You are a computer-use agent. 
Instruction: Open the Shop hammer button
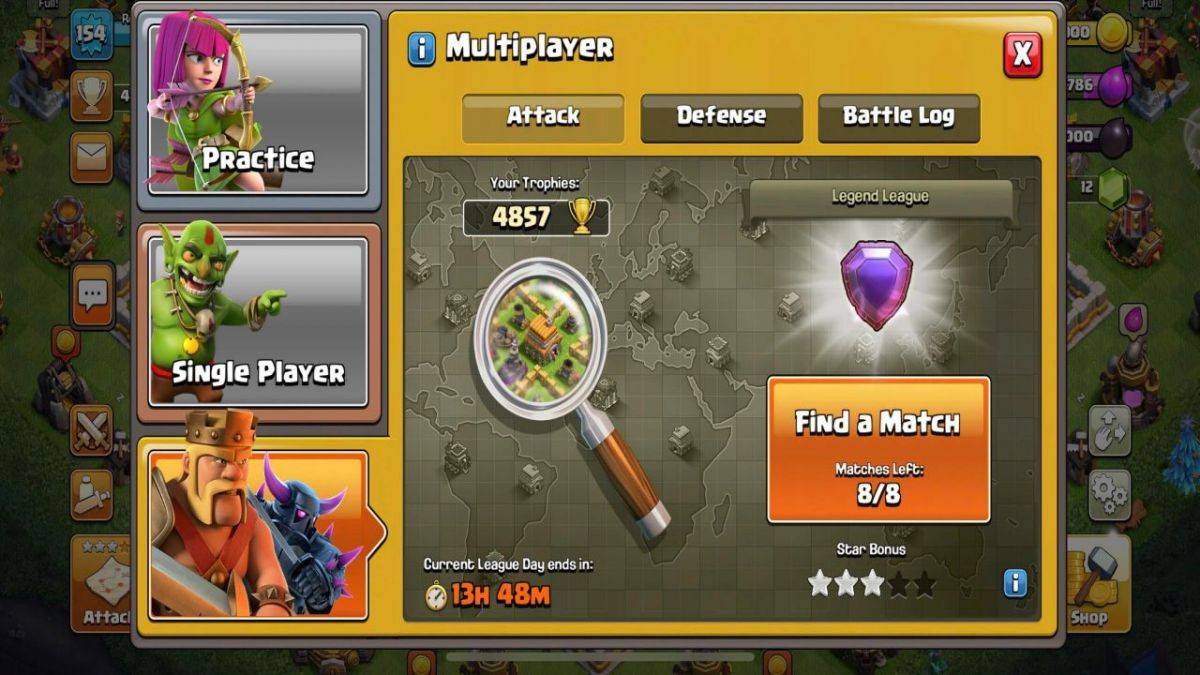pos(1092,585)
